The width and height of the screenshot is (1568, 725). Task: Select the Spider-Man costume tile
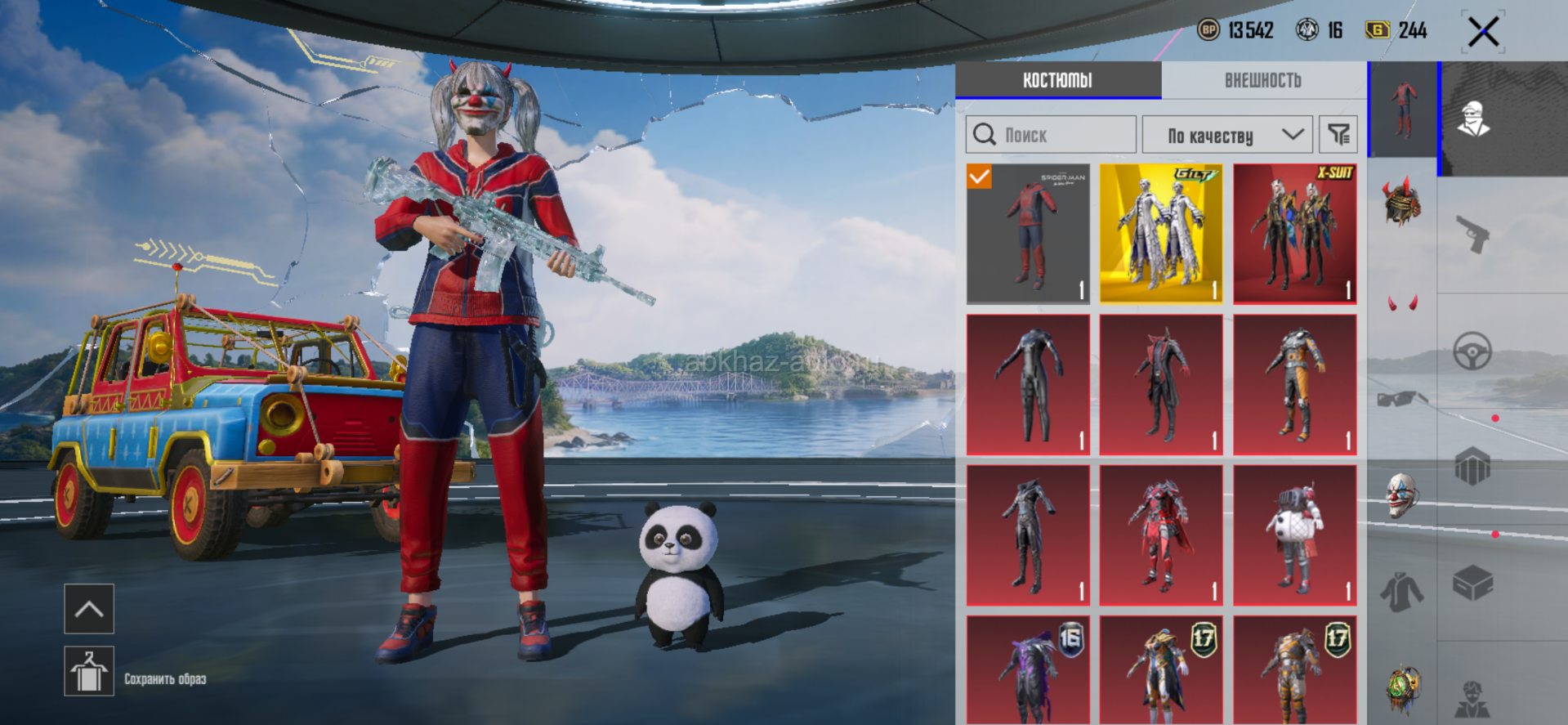pos(1028,234)
